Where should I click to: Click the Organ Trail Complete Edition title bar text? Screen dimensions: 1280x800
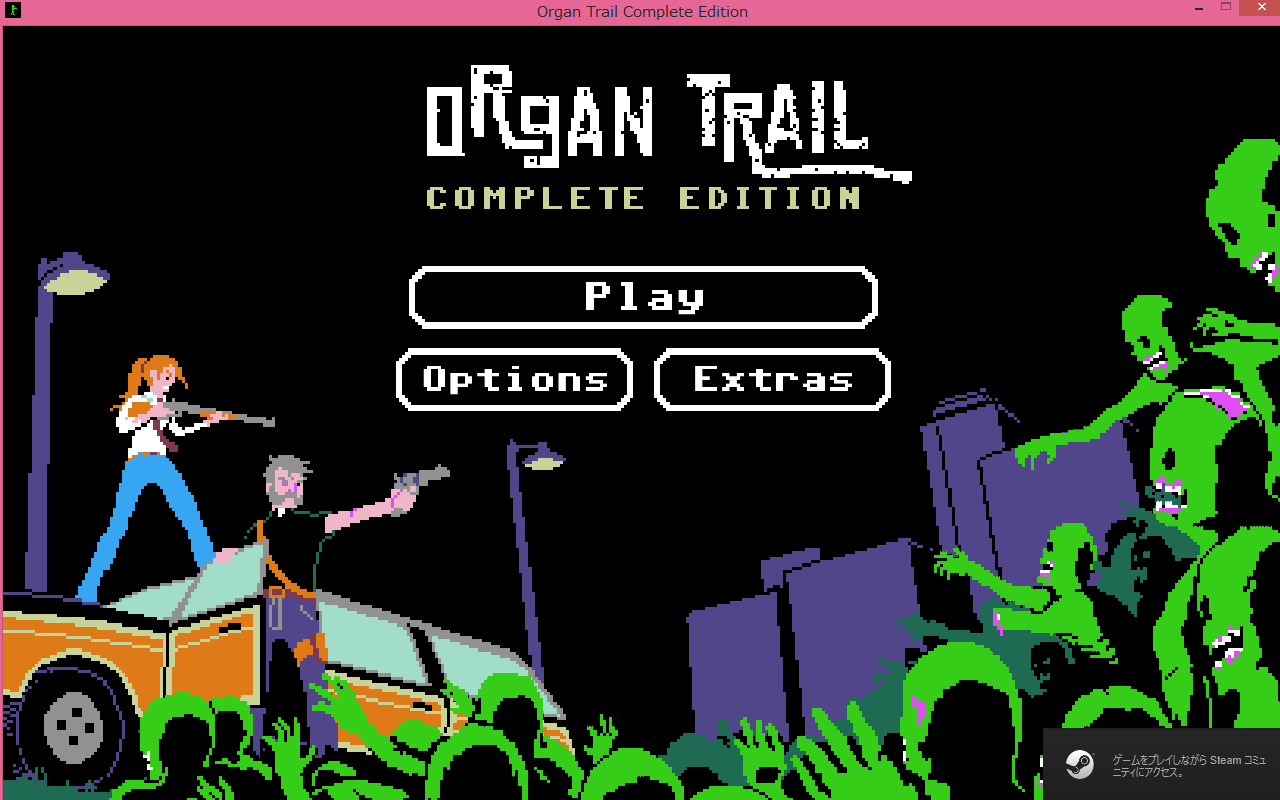[641, 11]
